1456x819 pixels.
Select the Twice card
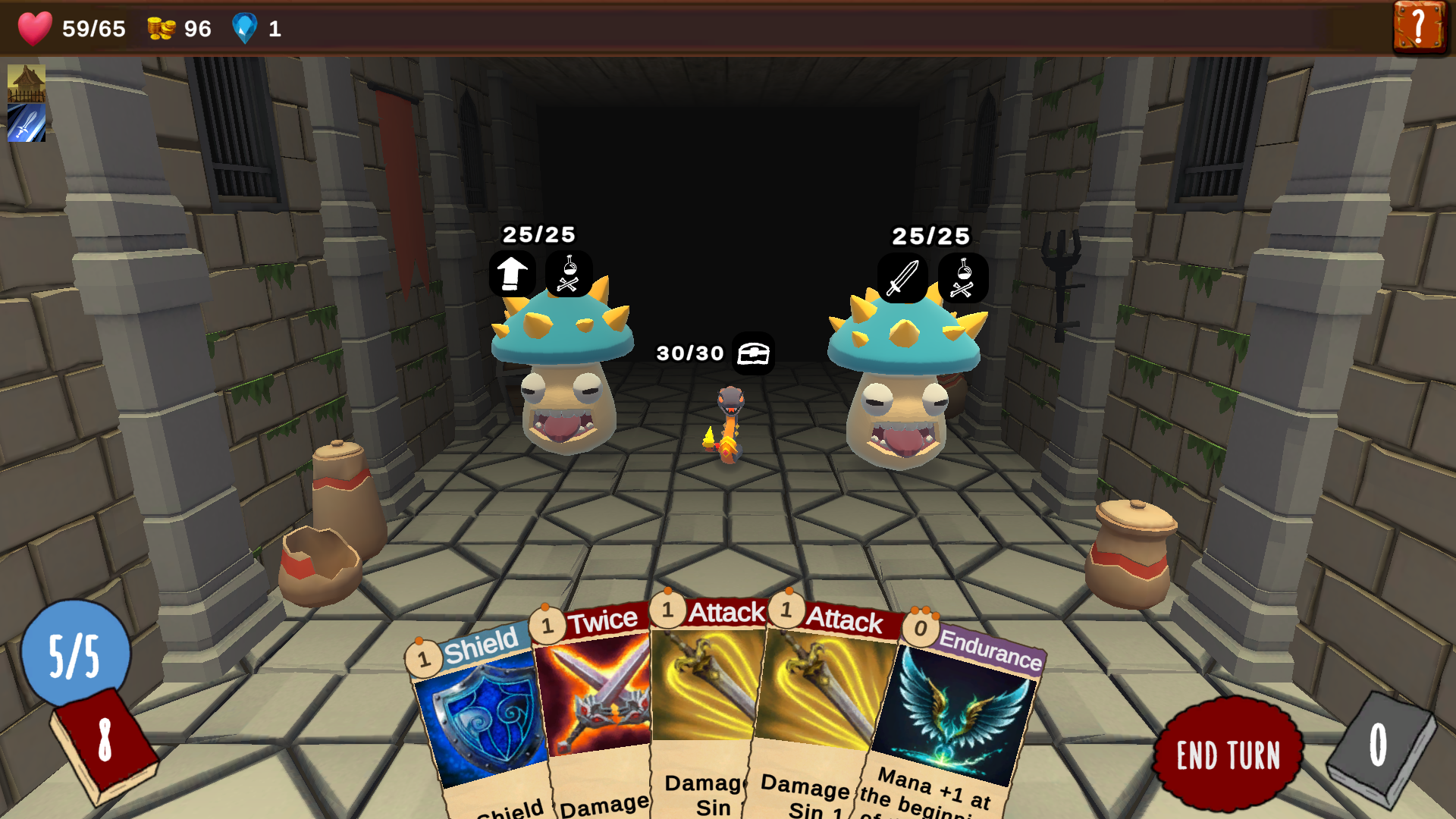pyautogui.click(x=599, y=698)
